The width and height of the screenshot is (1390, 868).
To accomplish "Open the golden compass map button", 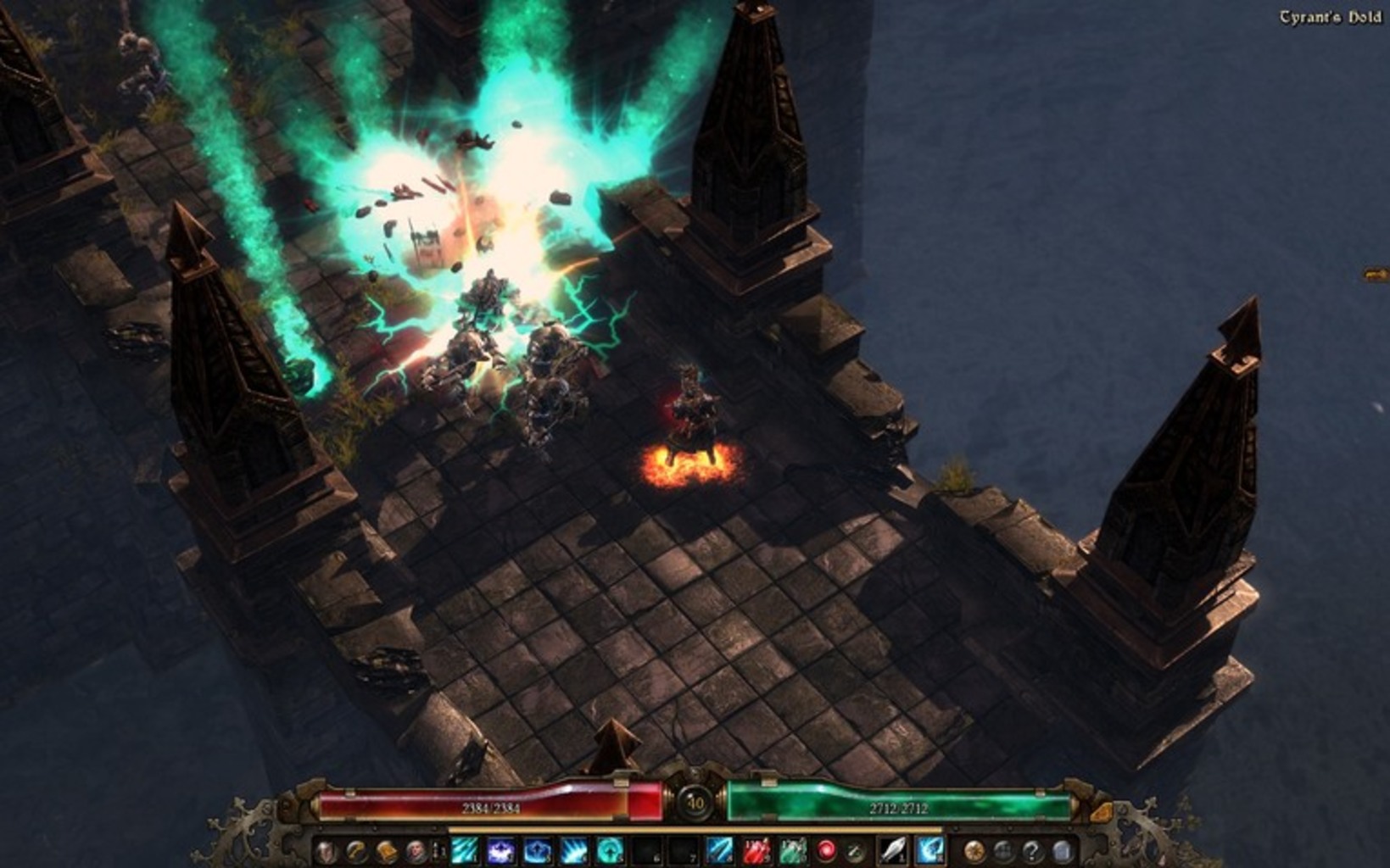I will coord(974,851).
